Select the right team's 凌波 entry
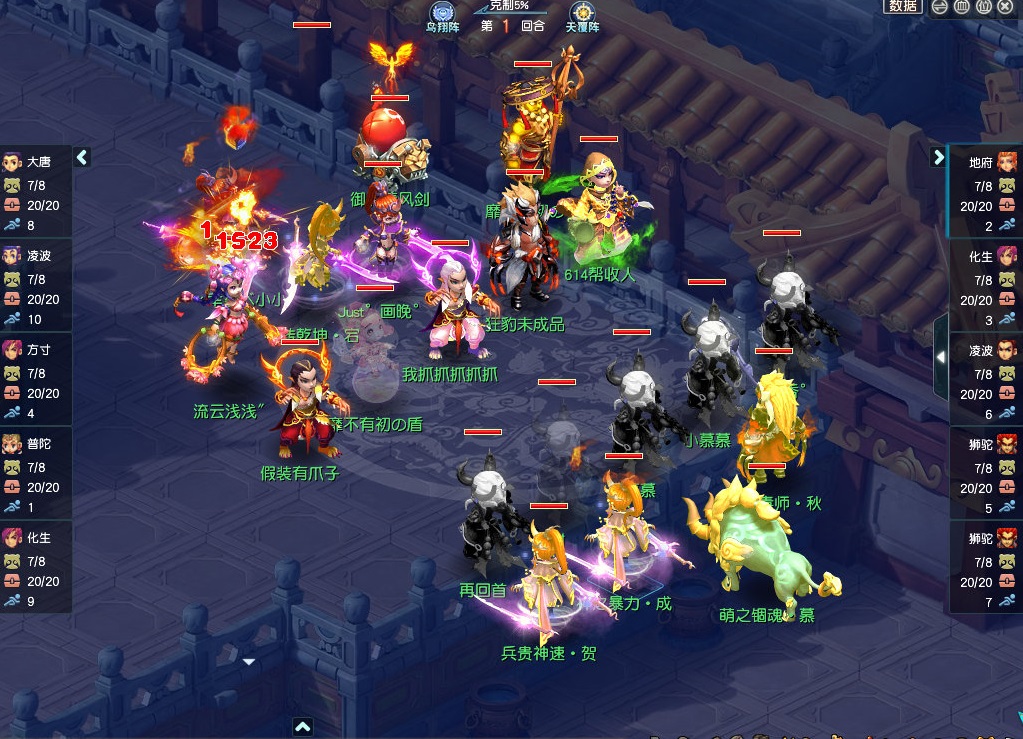Image resolution: width=1023 pixels, height=739 pixels. [985, 379]
